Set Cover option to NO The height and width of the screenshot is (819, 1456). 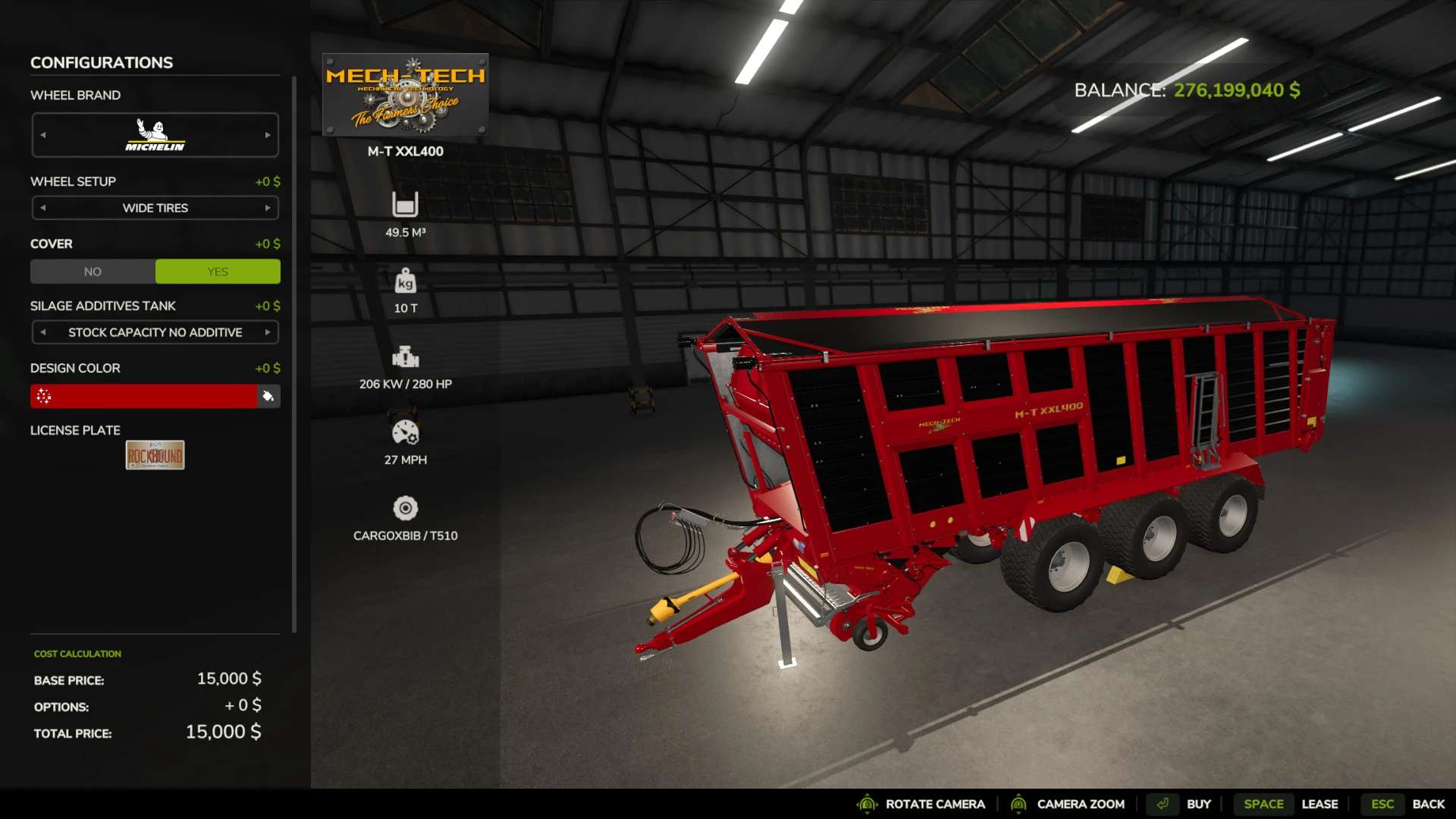[93, 271]
